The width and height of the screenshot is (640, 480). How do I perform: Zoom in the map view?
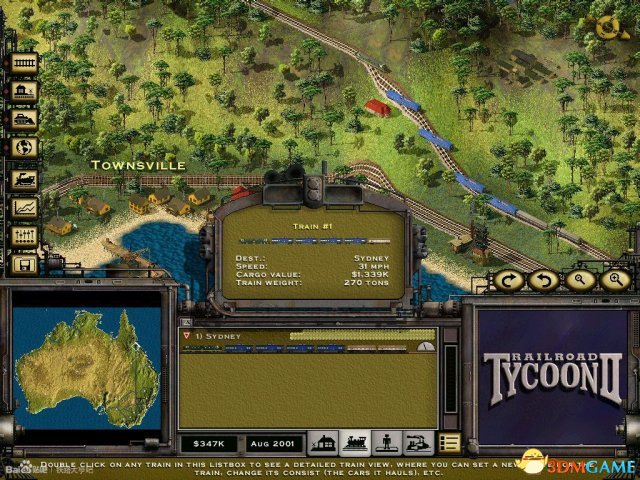611,281
